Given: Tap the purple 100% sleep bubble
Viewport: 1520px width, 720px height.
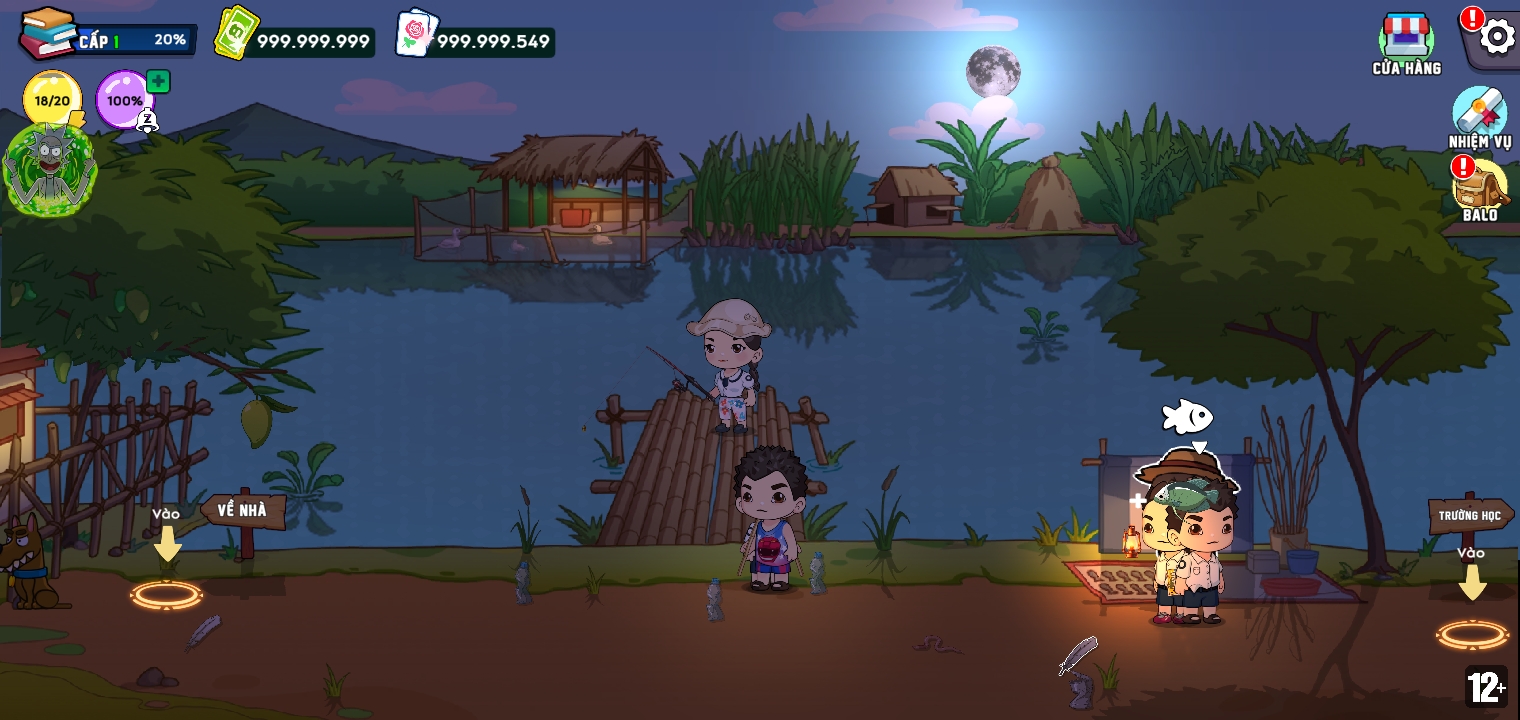Looking at the screenshot, I should tap(124, 100).
